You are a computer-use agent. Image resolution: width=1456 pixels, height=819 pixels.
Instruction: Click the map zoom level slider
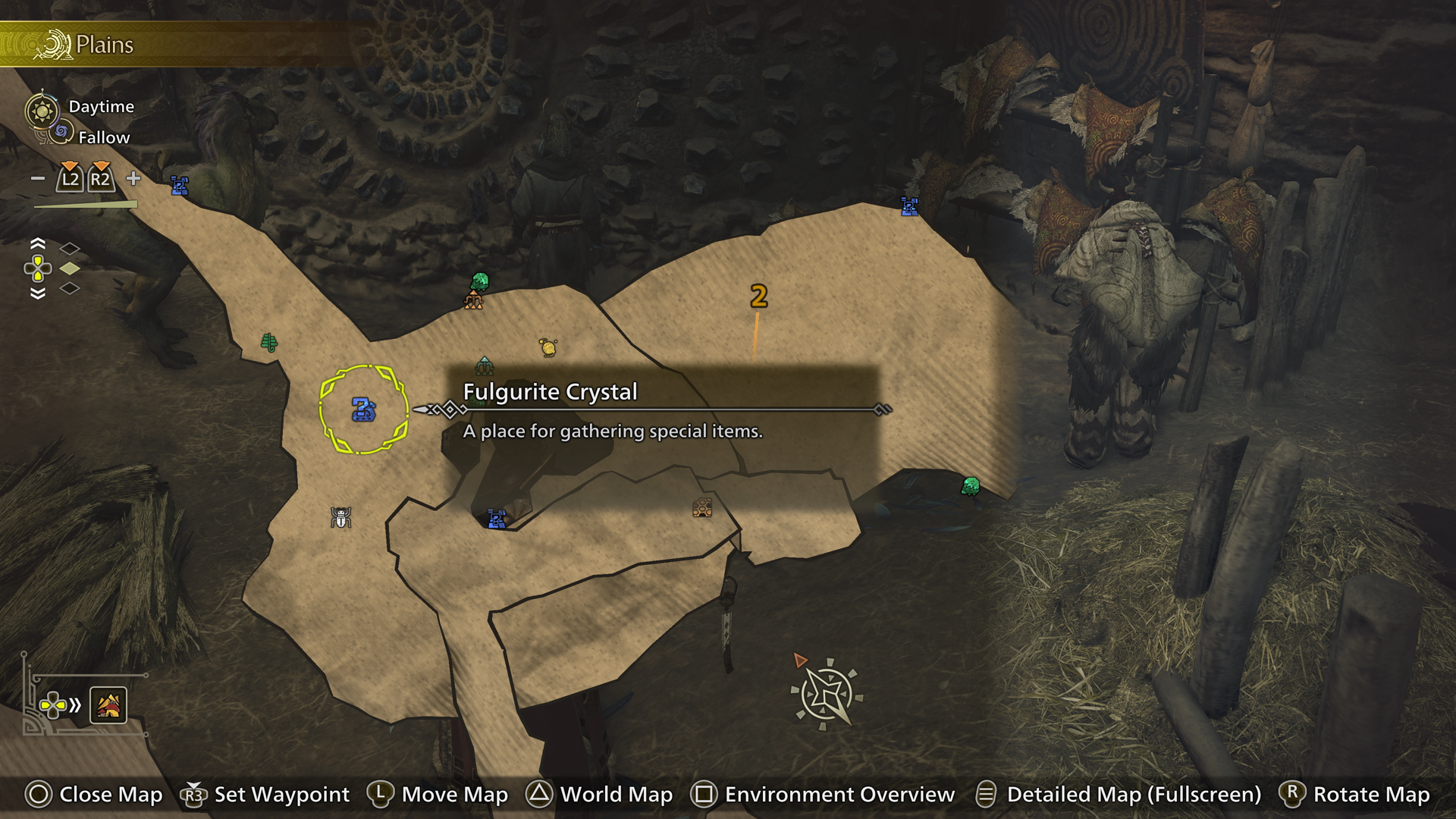point(85,203)
